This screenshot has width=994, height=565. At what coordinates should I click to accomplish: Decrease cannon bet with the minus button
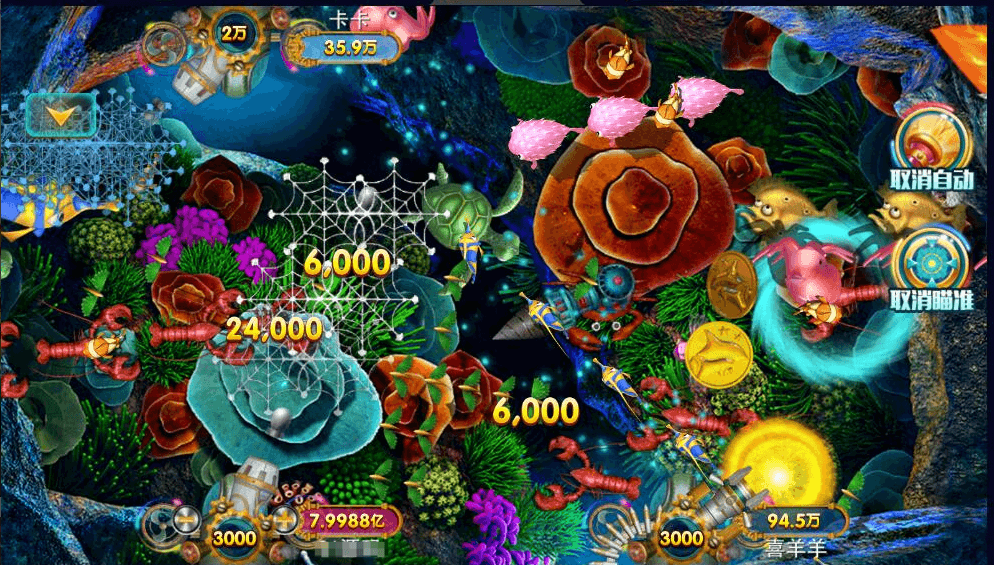pos(186,519)
